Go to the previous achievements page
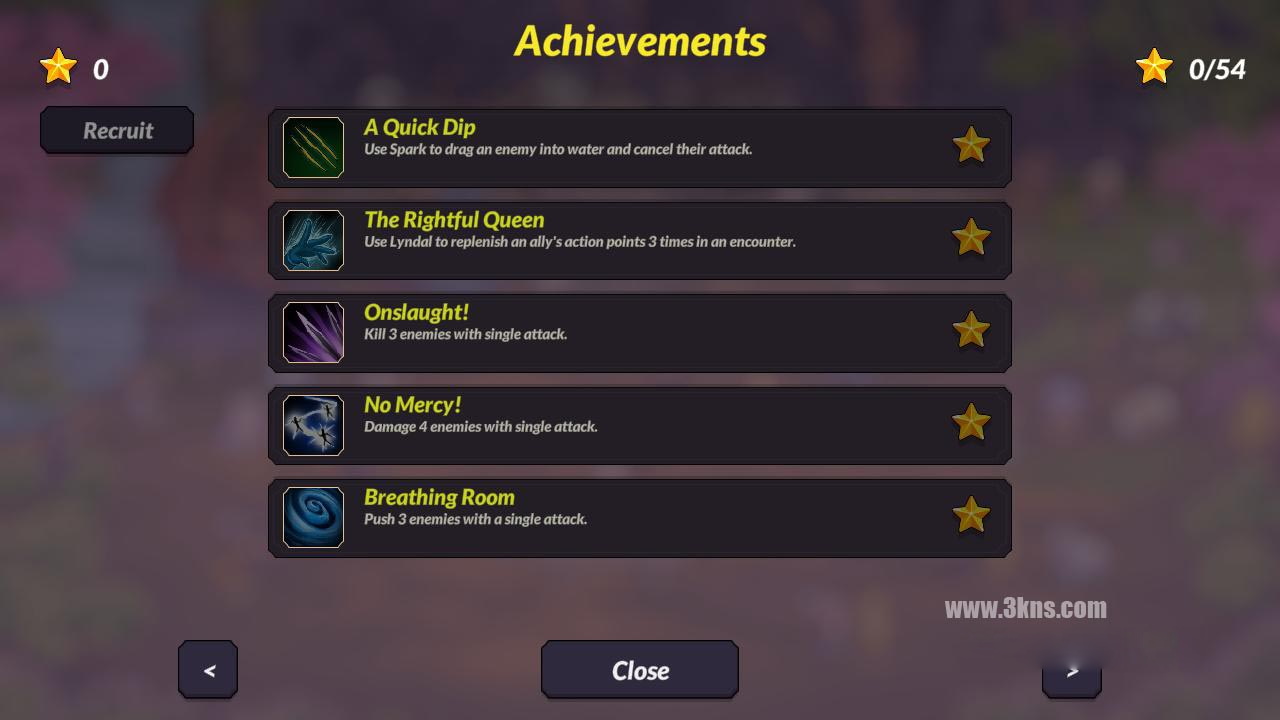Viewport: 1280px width, 720px height. (208, 670)
